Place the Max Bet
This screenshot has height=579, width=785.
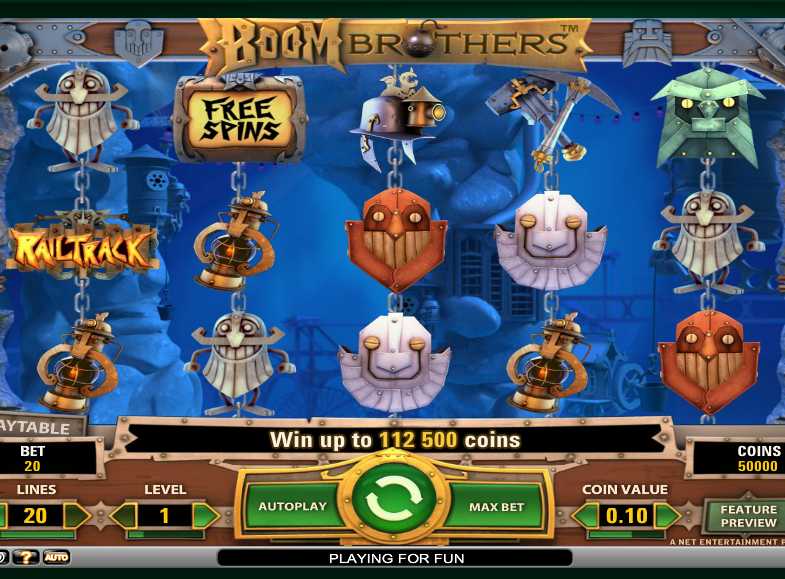pos(496,507)
